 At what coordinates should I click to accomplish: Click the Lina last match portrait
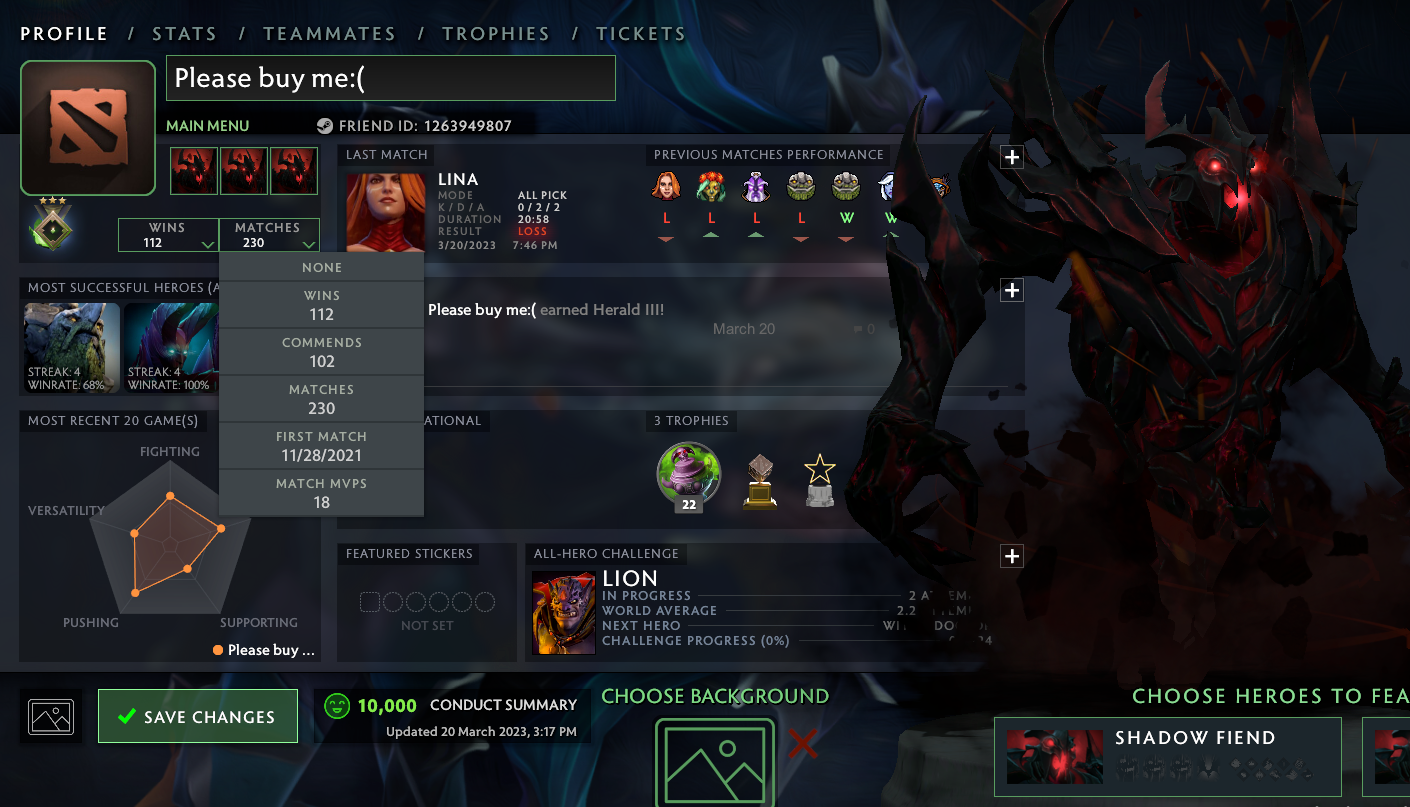pos(386,212)
